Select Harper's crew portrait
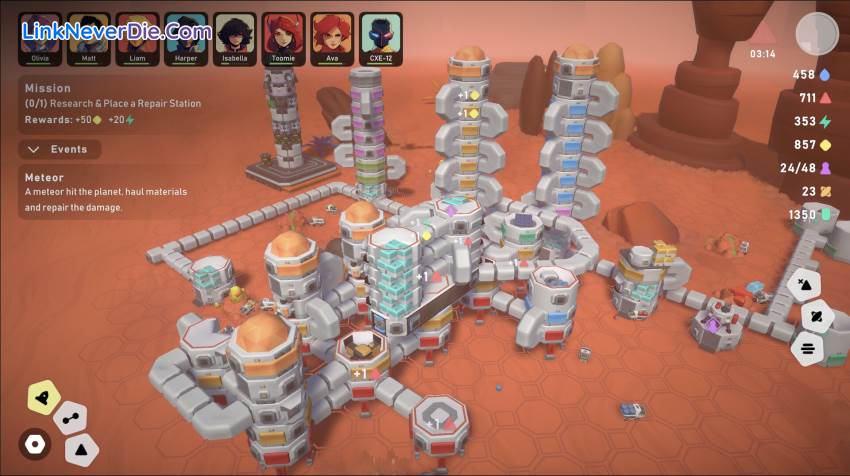This screenshot has height=476, width=850. coord(186,34)
